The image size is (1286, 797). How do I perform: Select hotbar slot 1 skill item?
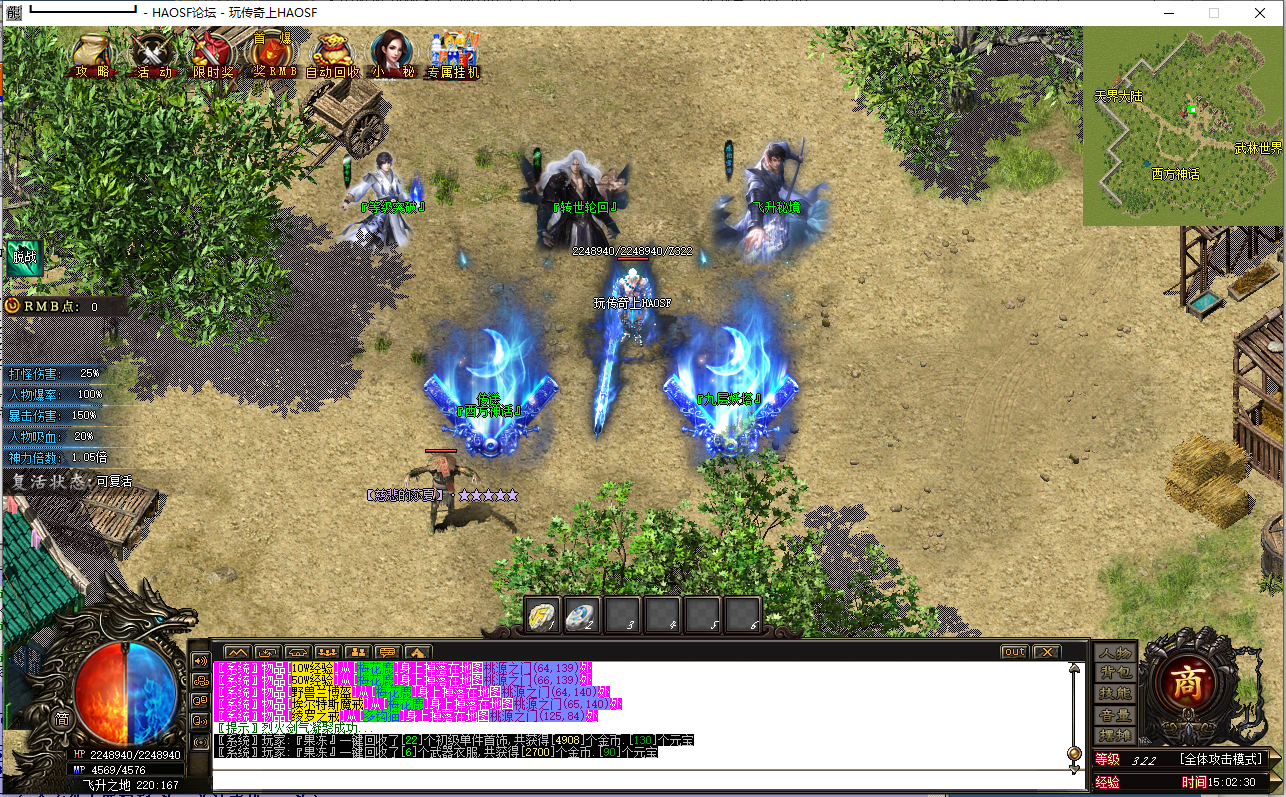(542, 614)
